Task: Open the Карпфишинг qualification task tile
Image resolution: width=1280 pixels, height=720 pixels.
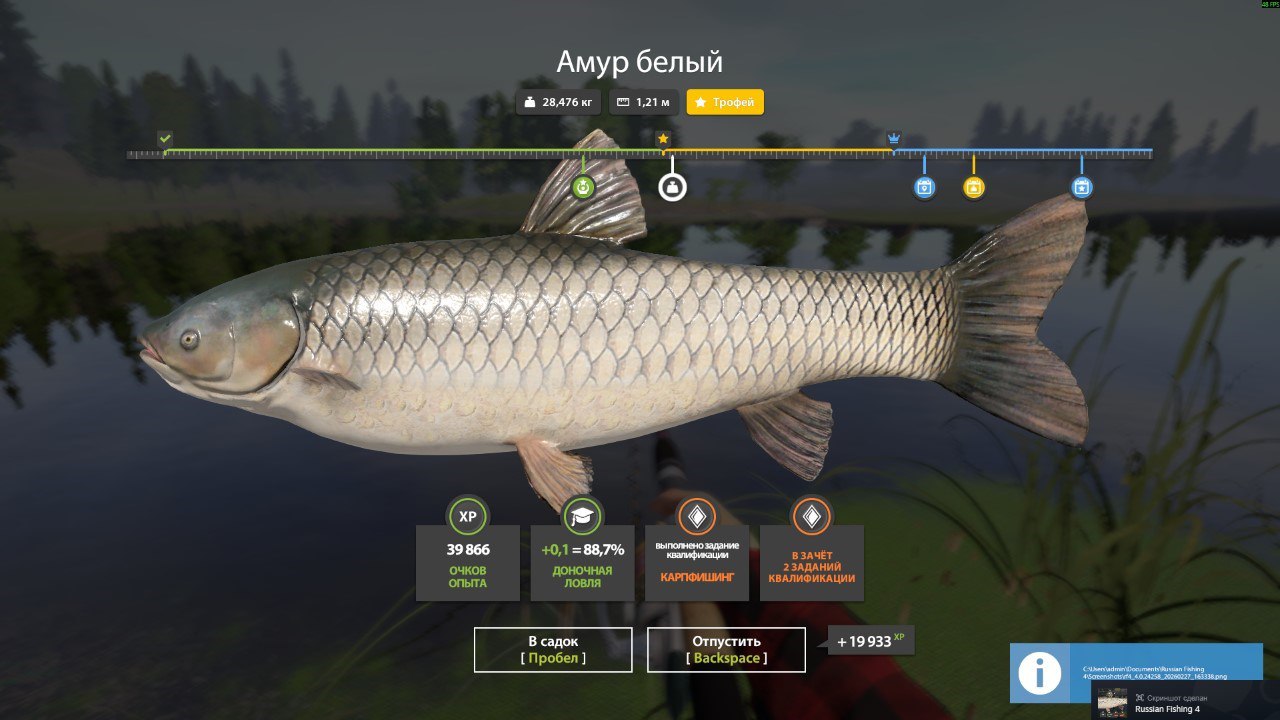Action: tap(696, 562)
